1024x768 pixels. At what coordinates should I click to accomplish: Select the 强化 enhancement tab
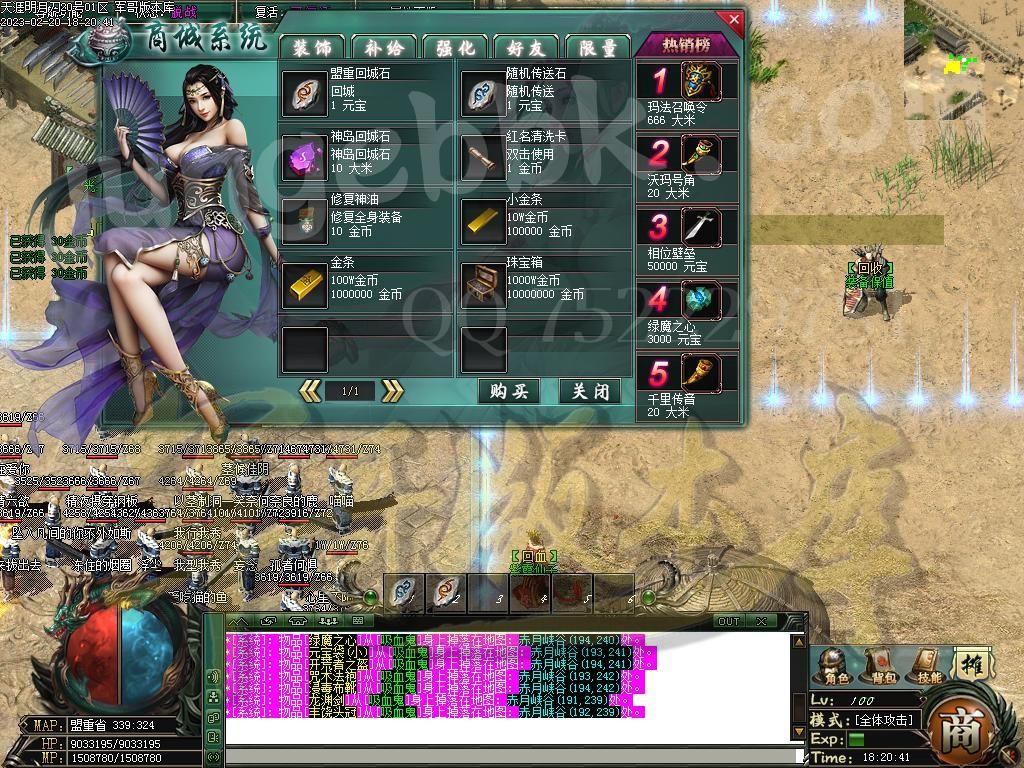pyautogui.click(x=455, y=46)
